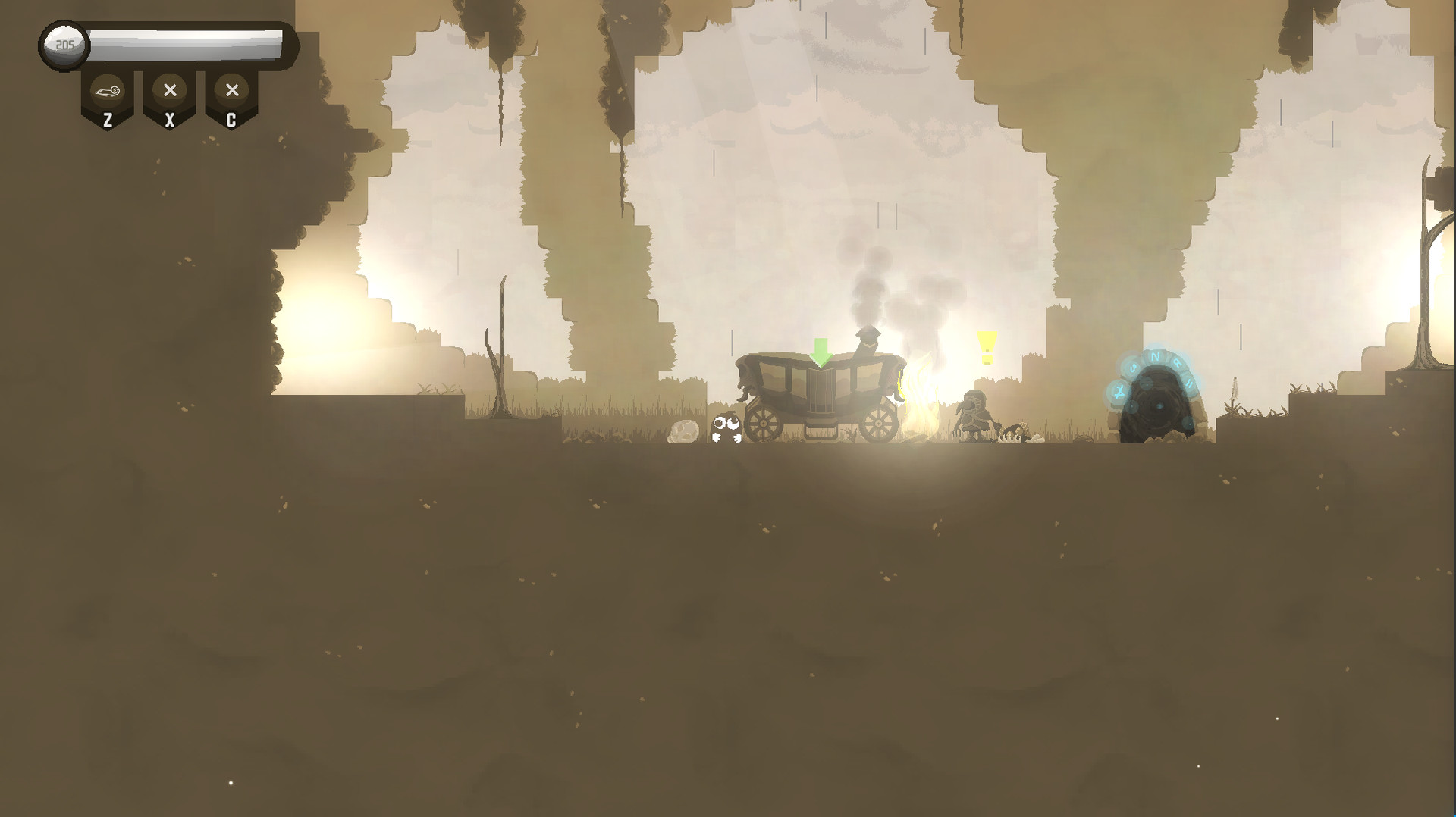Select the Z keybind label
Screen dimensions: 1456x817
point(107,118)
